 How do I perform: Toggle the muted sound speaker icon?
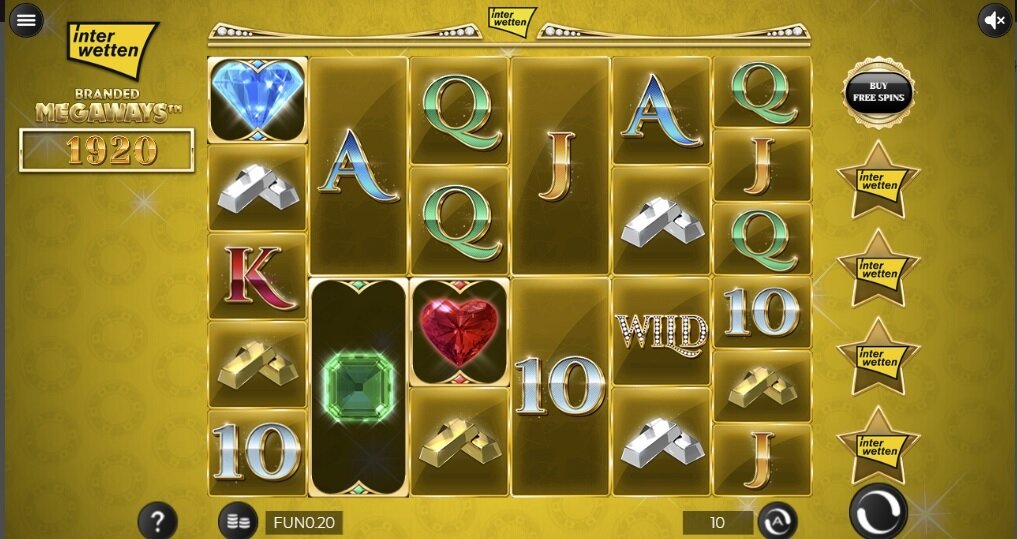pos(994,19)
